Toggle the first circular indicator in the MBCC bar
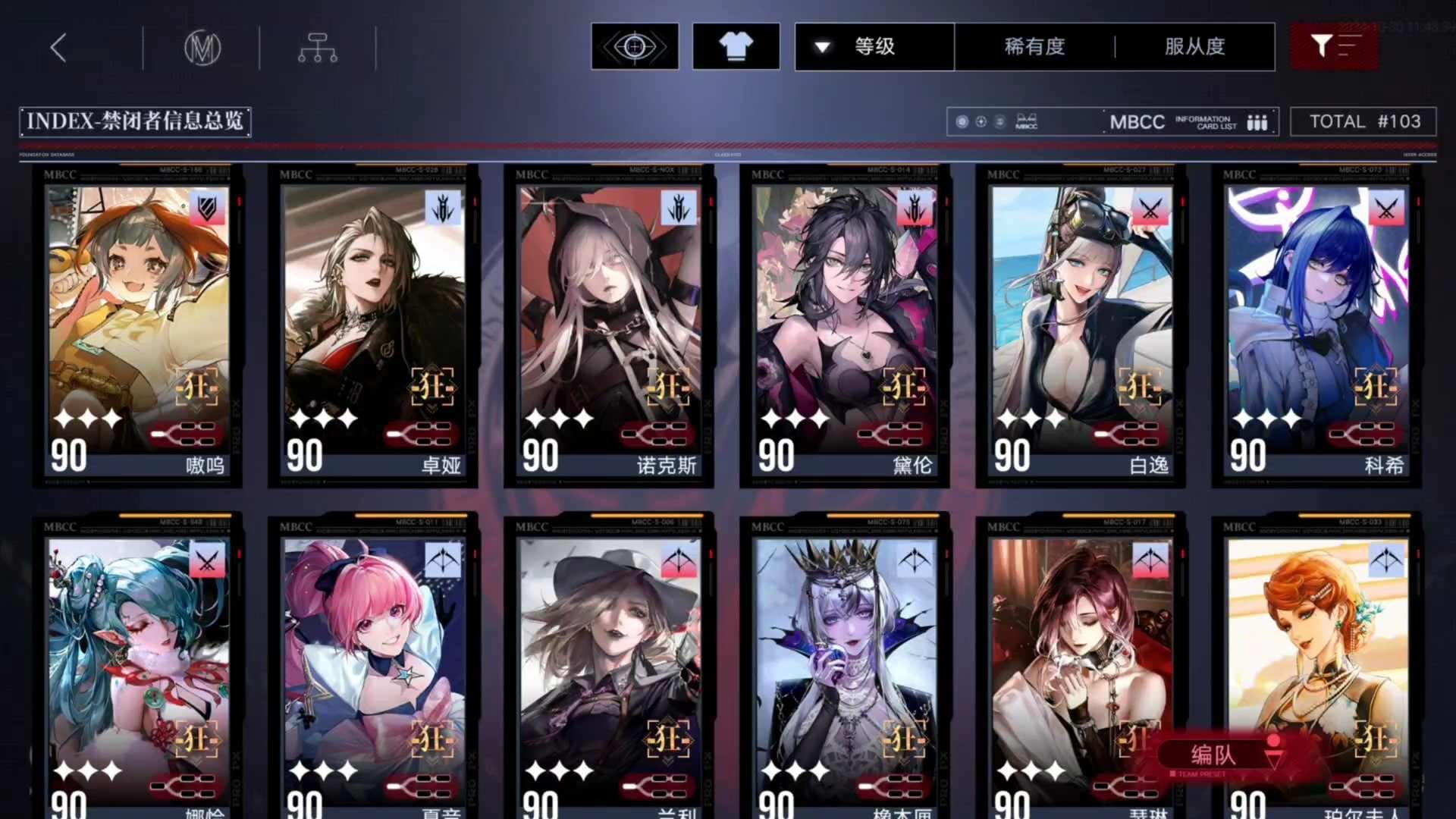The height and width of the screenshot is (819, 1456). 962,120
